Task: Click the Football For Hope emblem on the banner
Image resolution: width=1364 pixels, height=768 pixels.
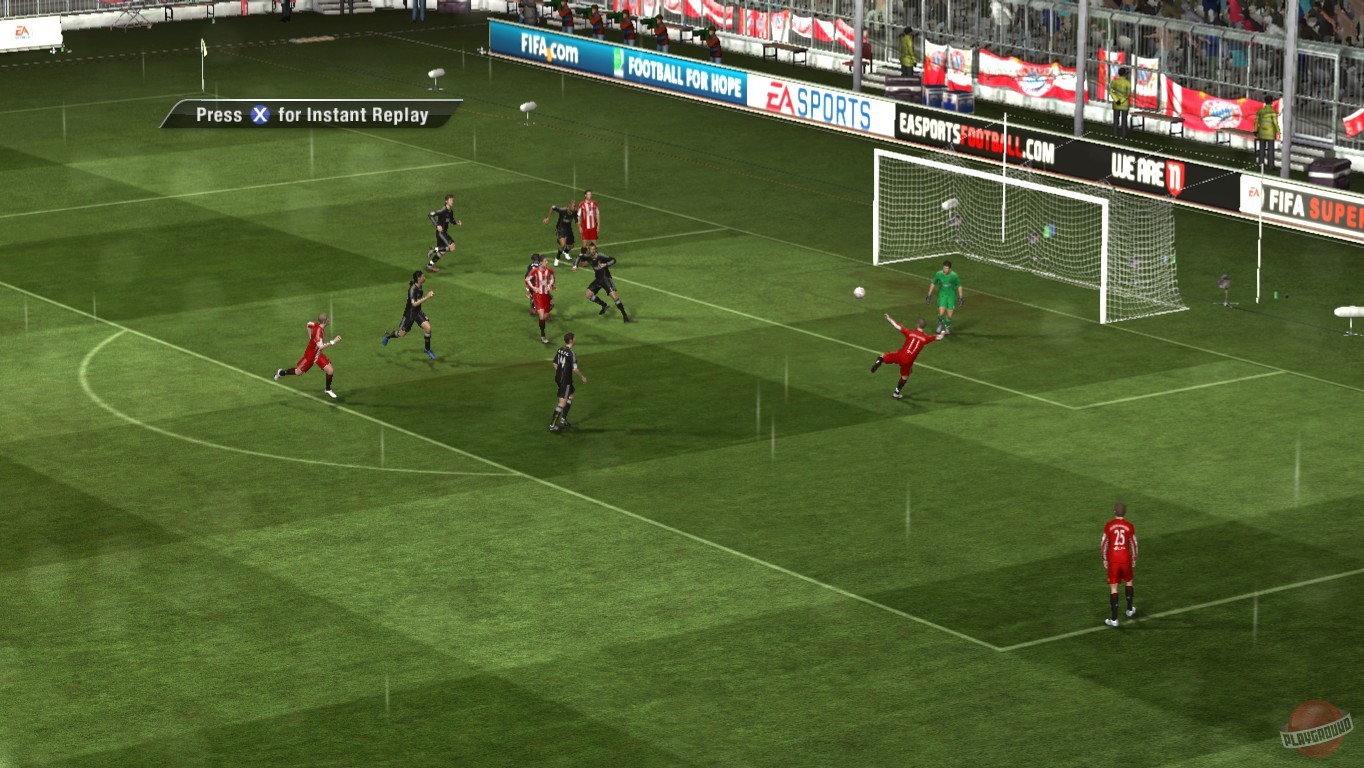Action: pyautogui.click(x=620, y=62)
